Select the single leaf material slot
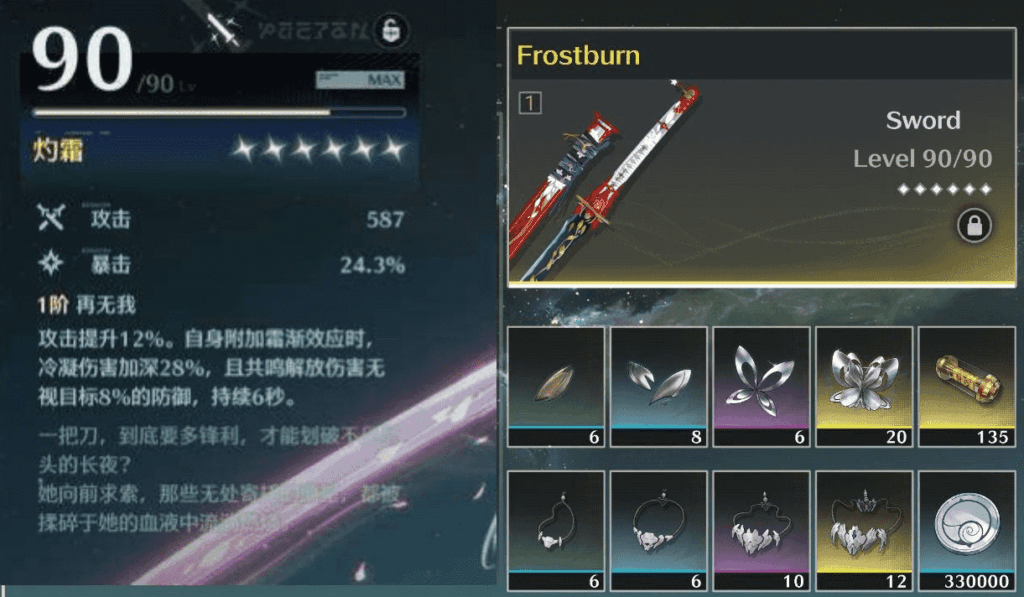 [x=556, y=386]
